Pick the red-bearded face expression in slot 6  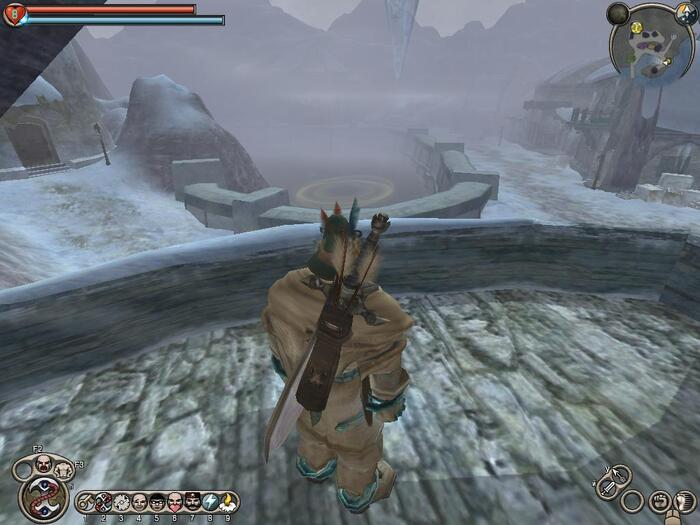[x=175, y=502]
